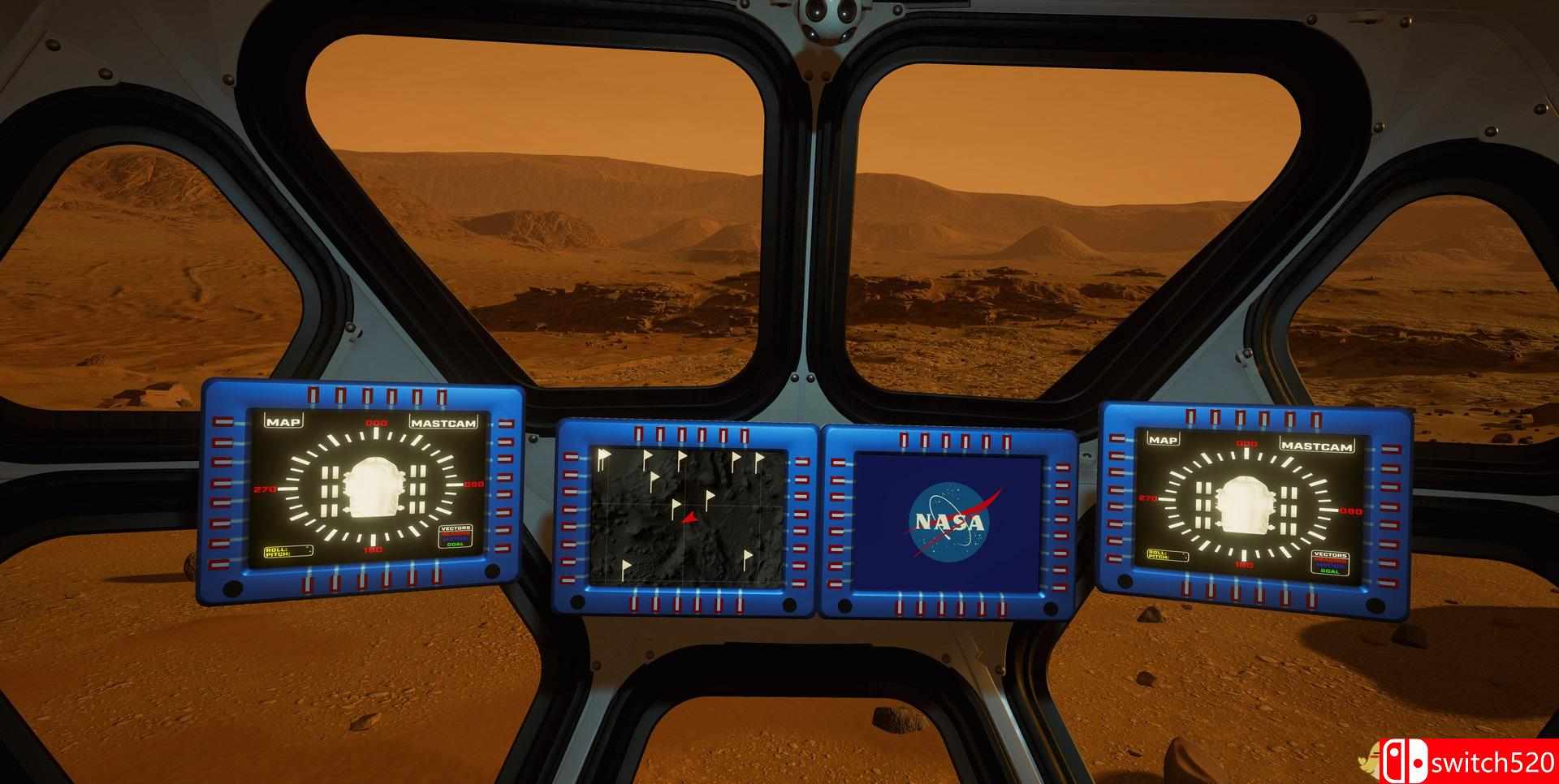Toggle the MOTION vector on the right display
Viewport: 1559px width, 784px height.
1330,565
